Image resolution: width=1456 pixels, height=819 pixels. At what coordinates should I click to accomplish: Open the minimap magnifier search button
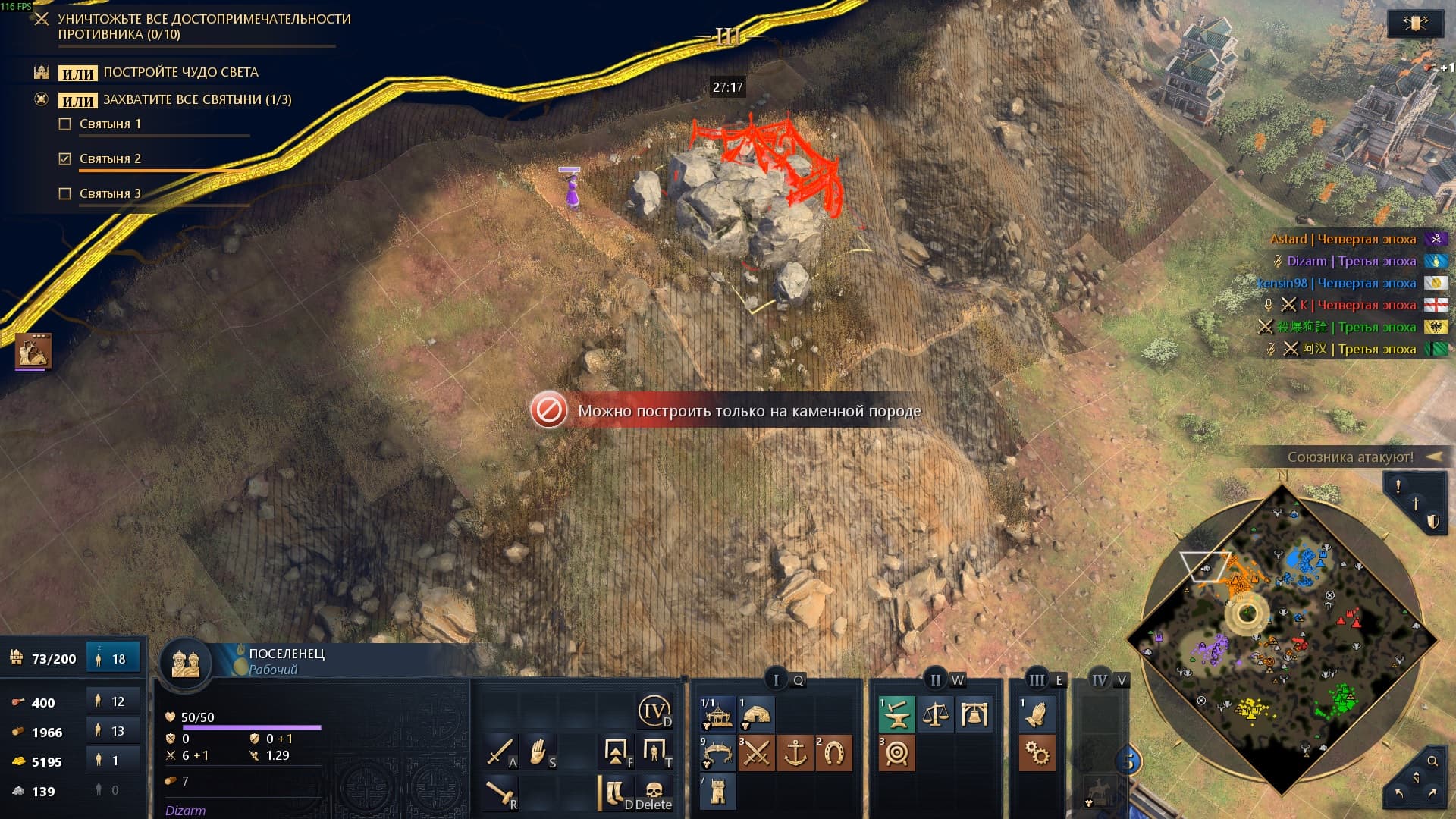(x=1432, y=761)
